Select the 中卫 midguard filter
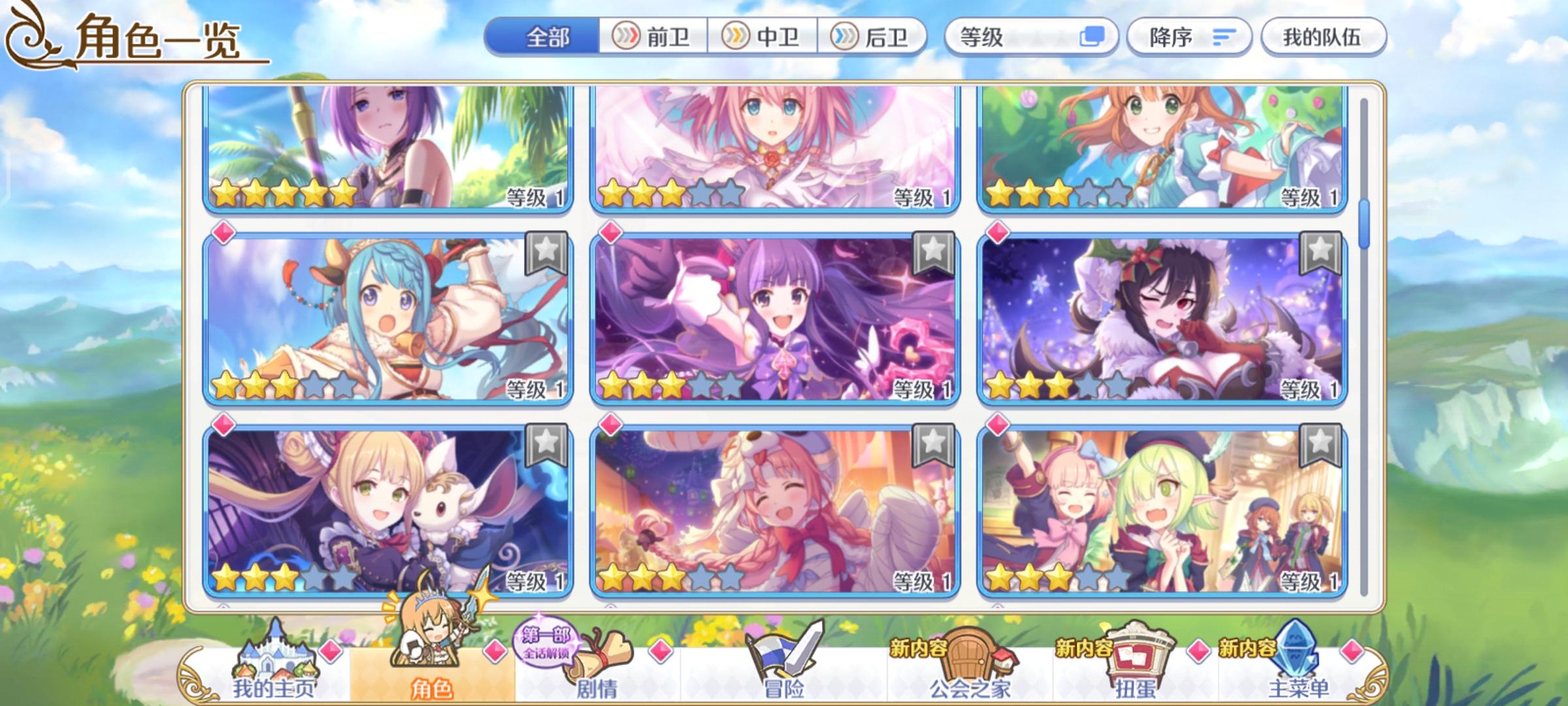 coord(760,37)
